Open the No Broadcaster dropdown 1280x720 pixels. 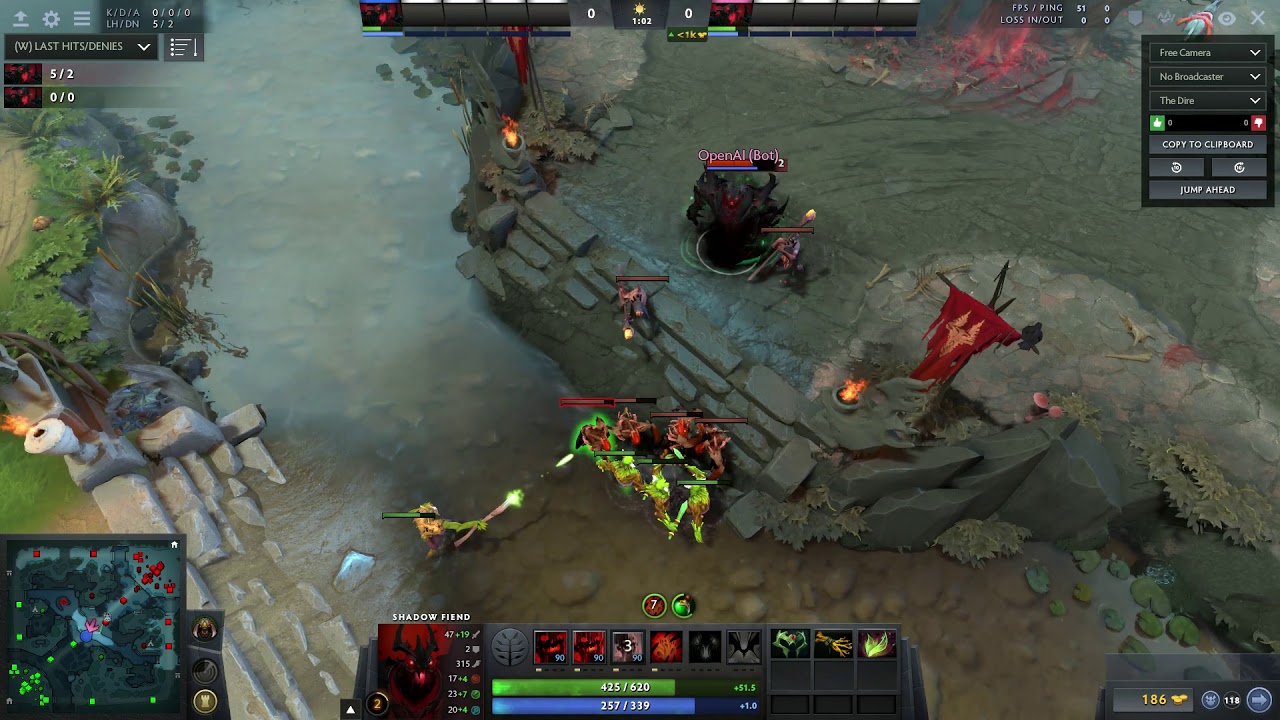[x=1208, y=77]
